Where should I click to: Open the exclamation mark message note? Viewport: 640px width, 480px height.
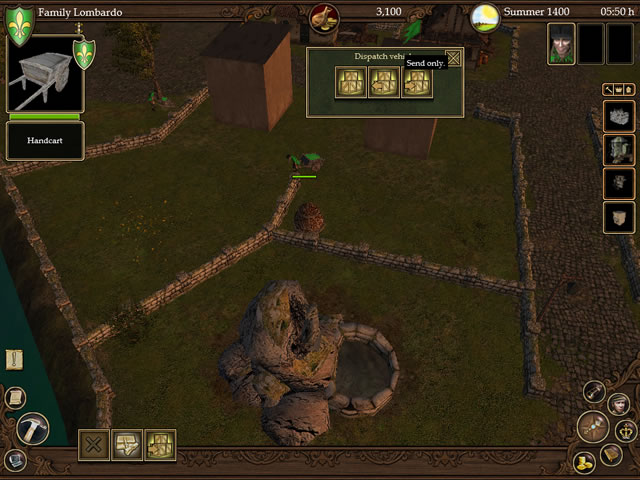click(x=15, y=360)
